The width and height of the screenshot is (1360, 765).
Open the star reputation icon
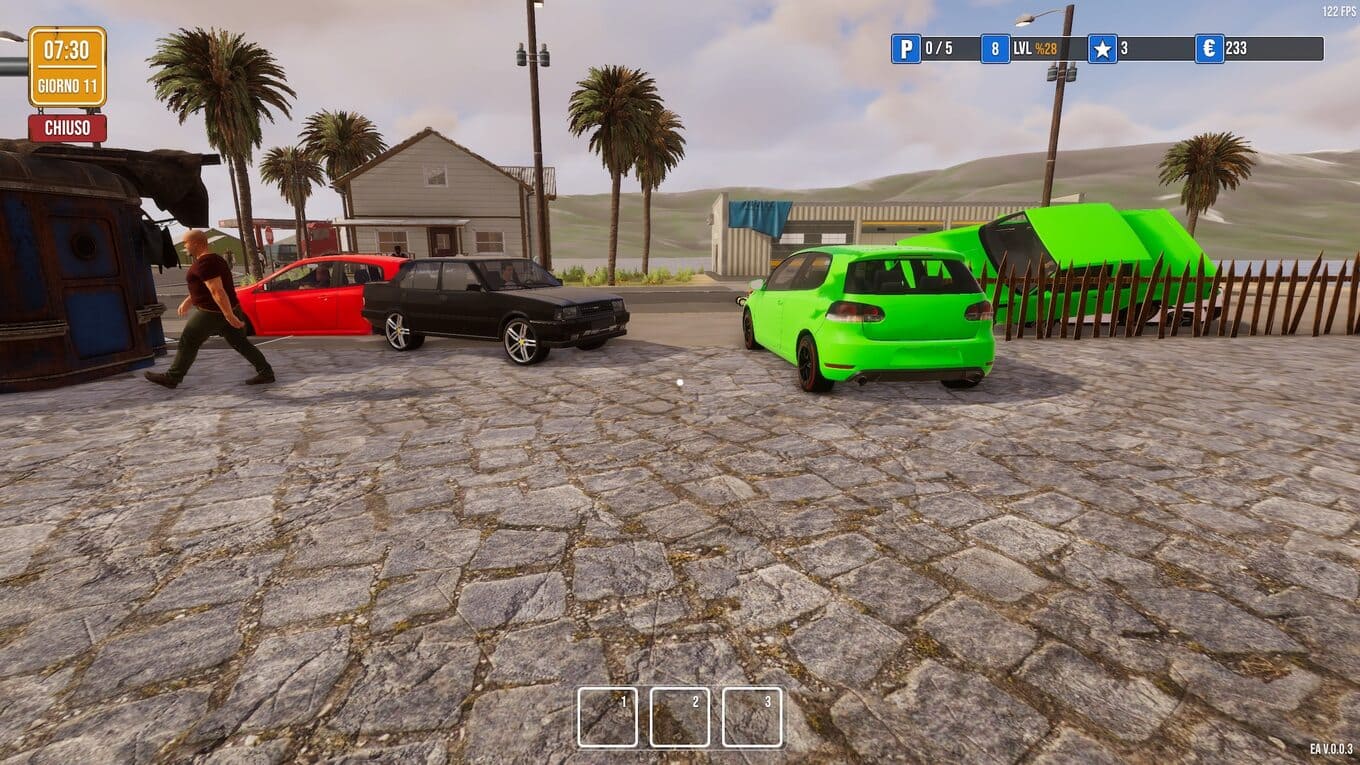pyautogui.click(x=1102, y=49)
